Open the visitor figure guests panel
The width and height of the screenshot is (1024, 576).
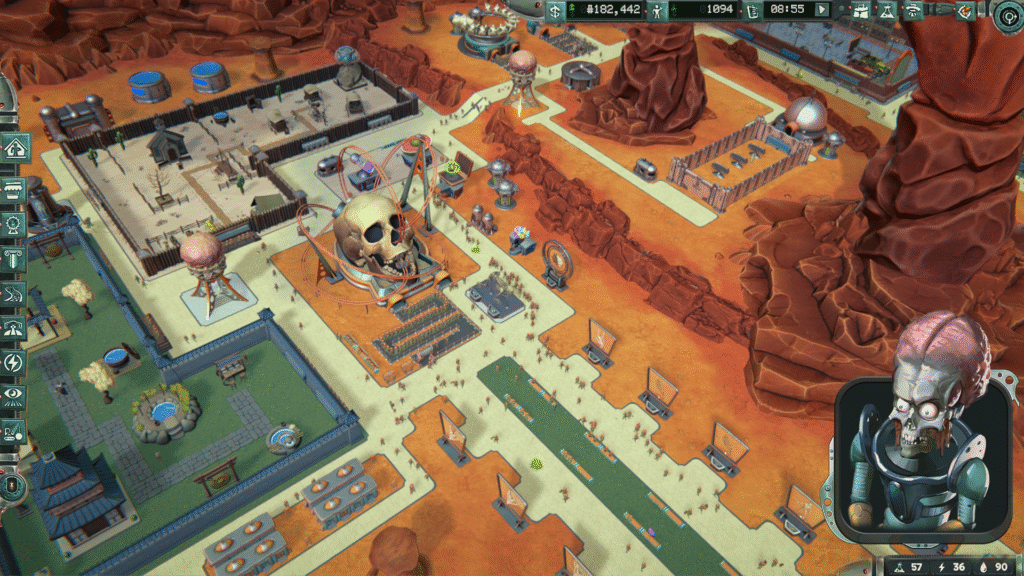[656, 10]
